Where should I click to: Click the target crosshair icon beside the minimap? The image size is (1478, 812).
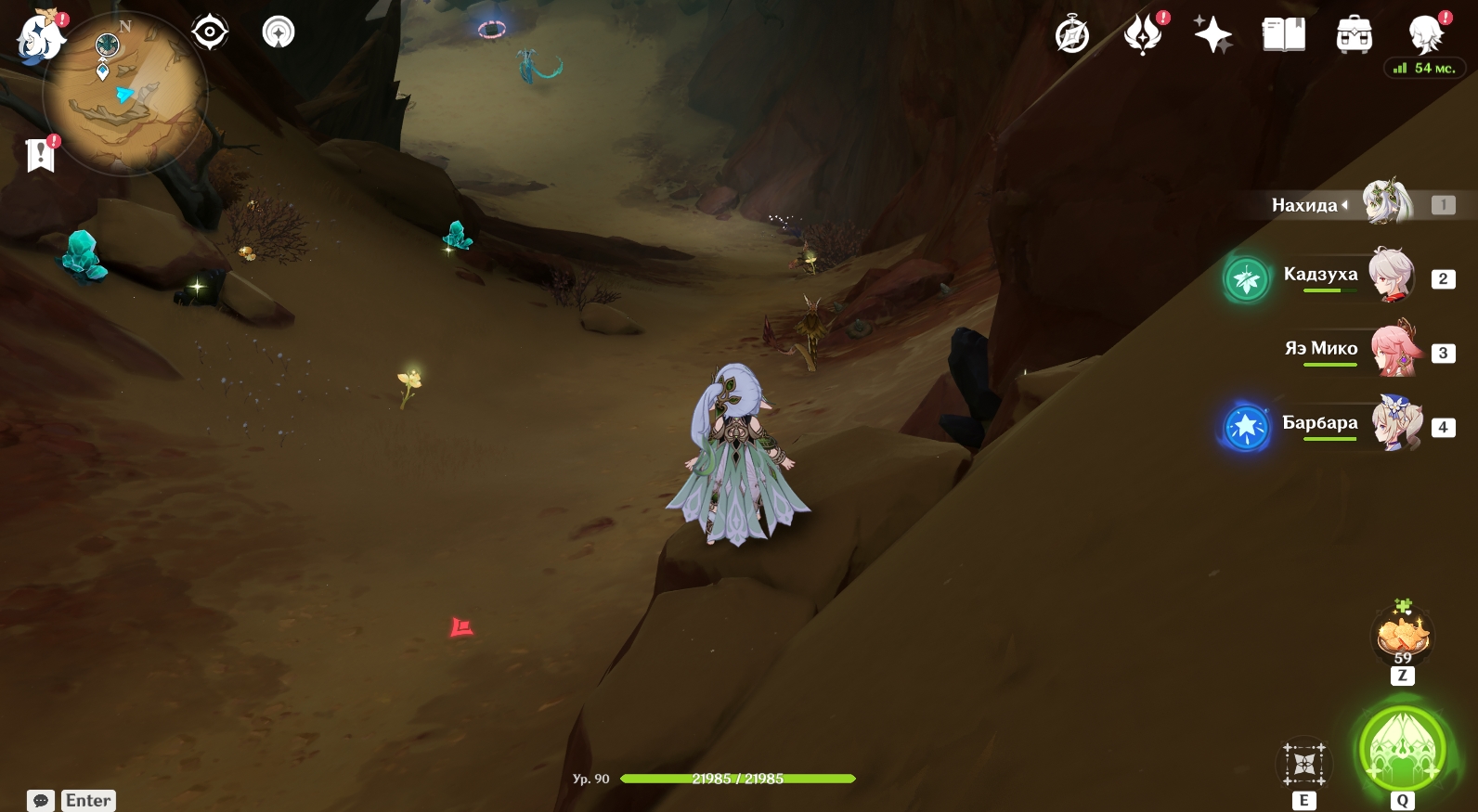(210, 33)
